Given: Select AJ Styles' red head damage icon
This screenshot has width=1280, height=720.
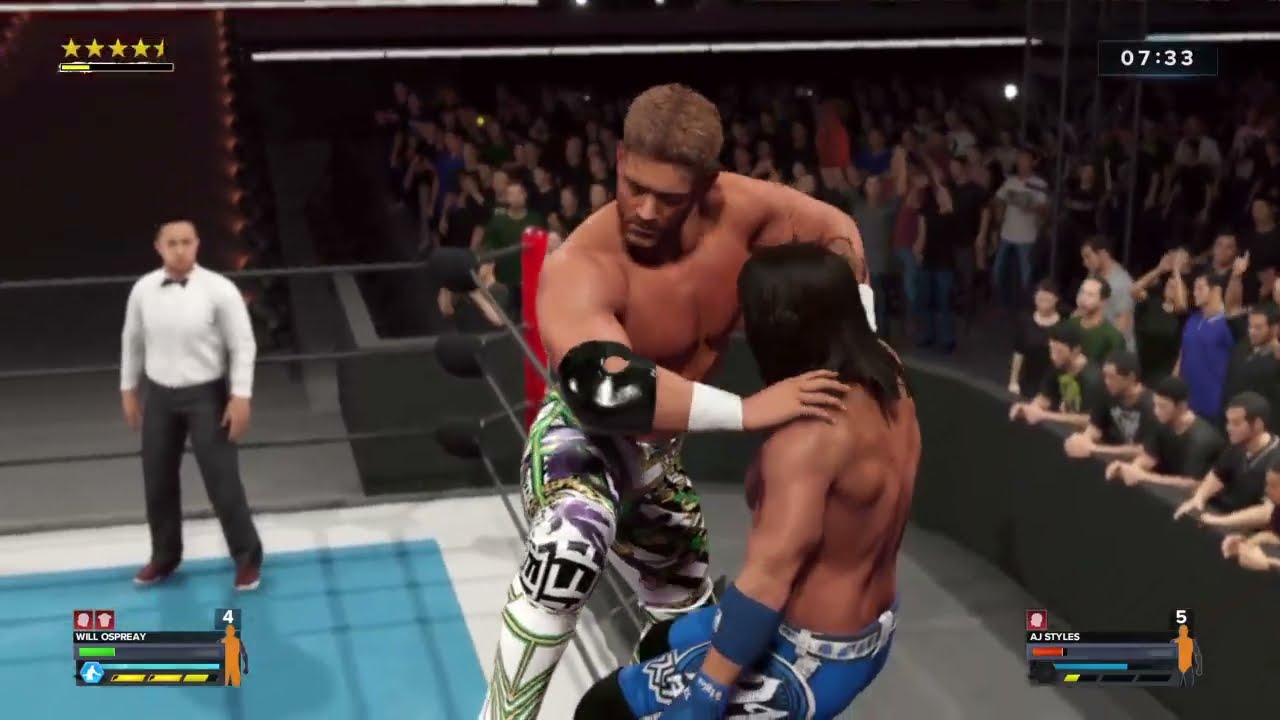Looking at the screenshot, I should 1036,620.
